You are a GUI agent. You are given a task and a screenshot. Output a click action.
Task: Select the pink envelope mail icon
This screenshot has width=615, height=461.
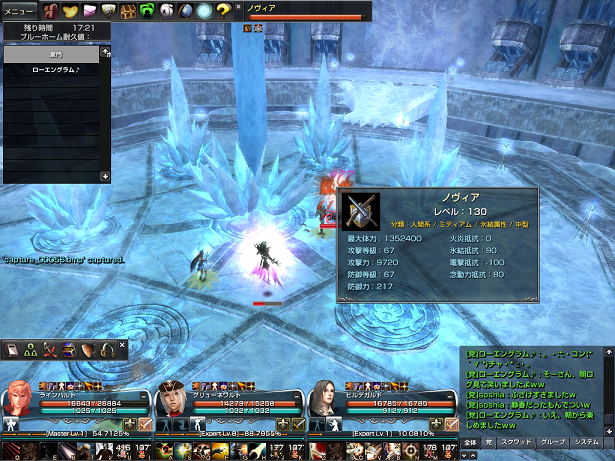click(x=90, y=10)
